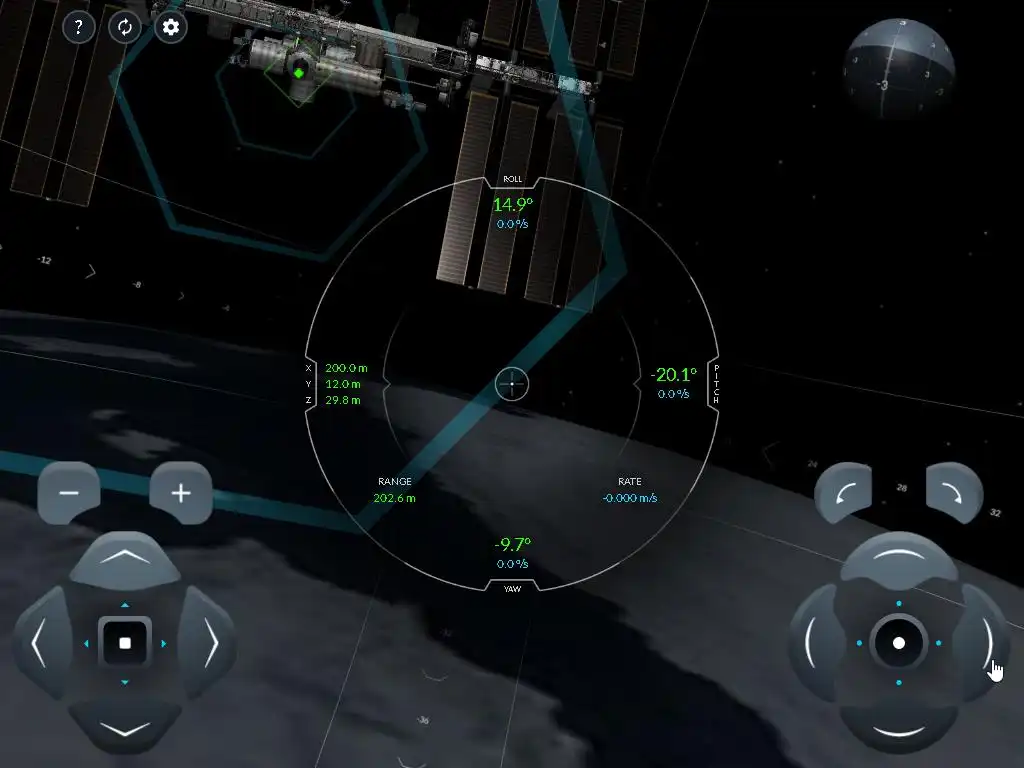
Task: Toggle the translation precision square button
Action: click(125, 644)
